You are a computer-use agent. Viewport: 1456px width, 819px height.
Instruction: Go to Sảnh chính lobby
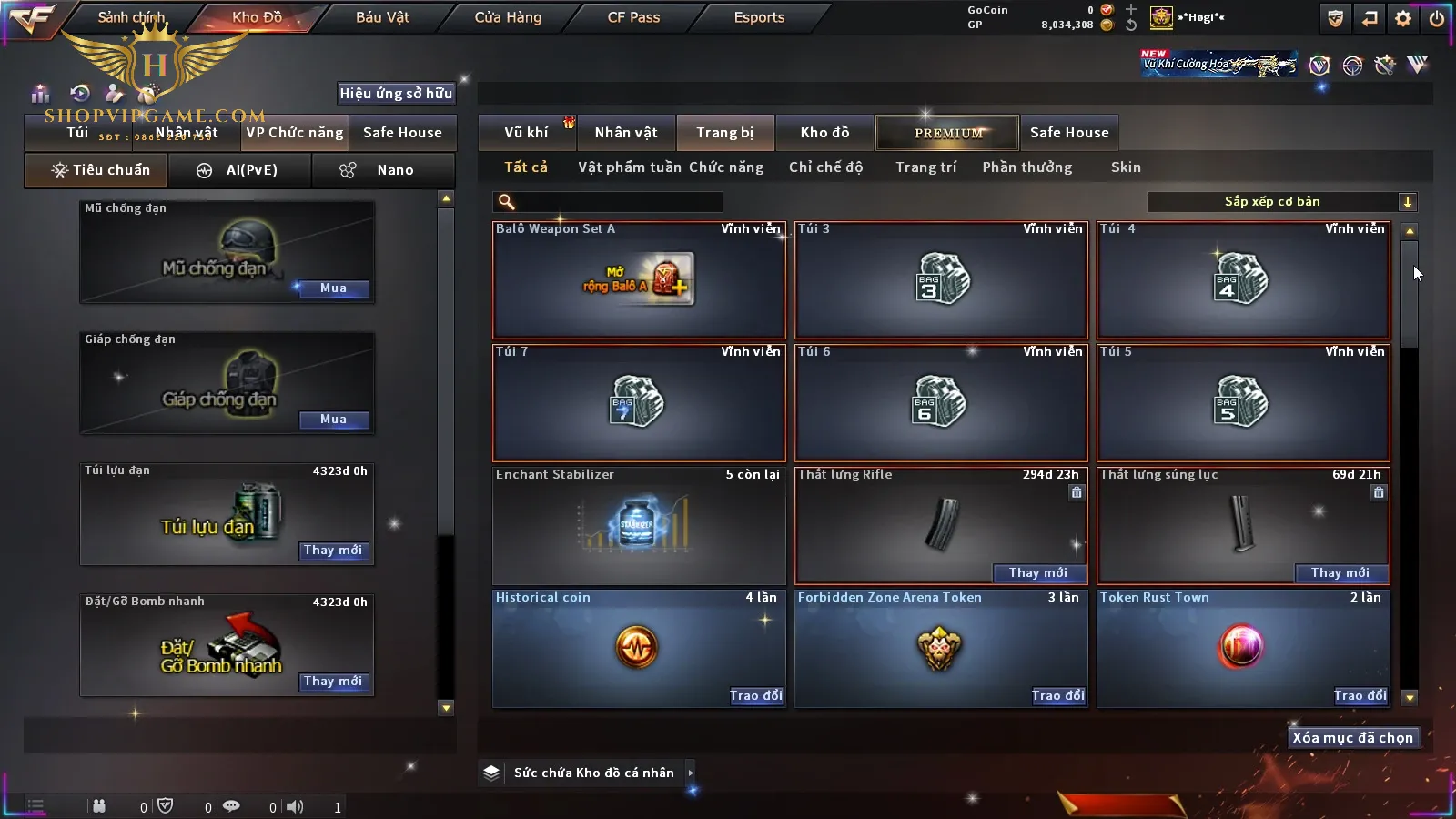click(131, 17)
